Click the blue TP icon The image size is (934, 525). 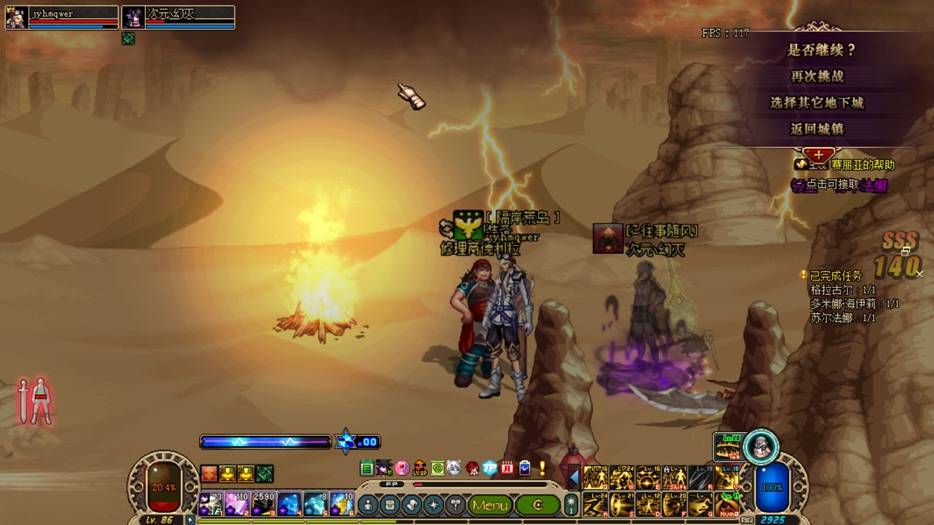tap(490, 468)
